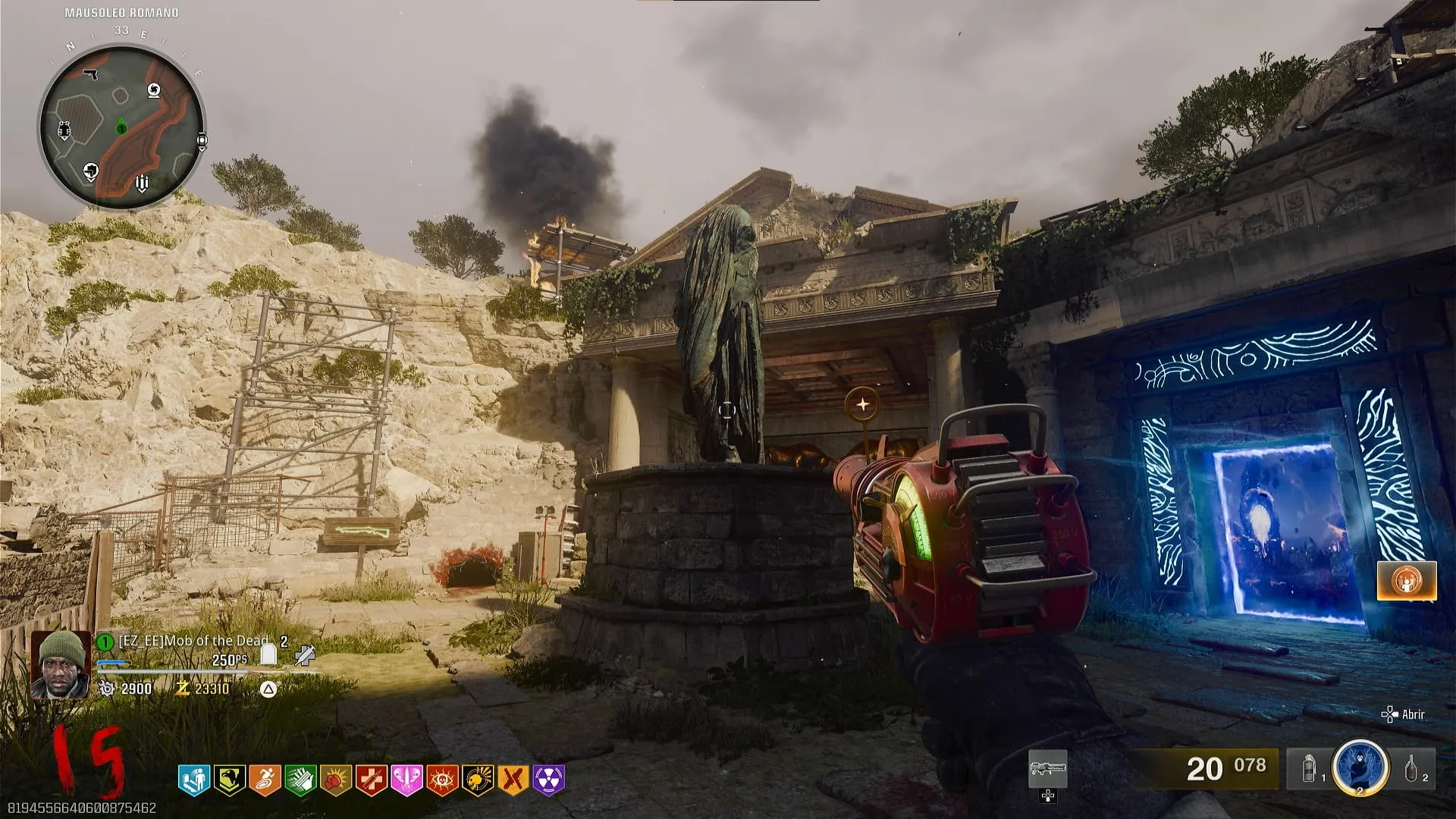This screenshot has height=819, width=1456.
Task: Select the black and yellow skull perk icon
Action: coord(478,780)
